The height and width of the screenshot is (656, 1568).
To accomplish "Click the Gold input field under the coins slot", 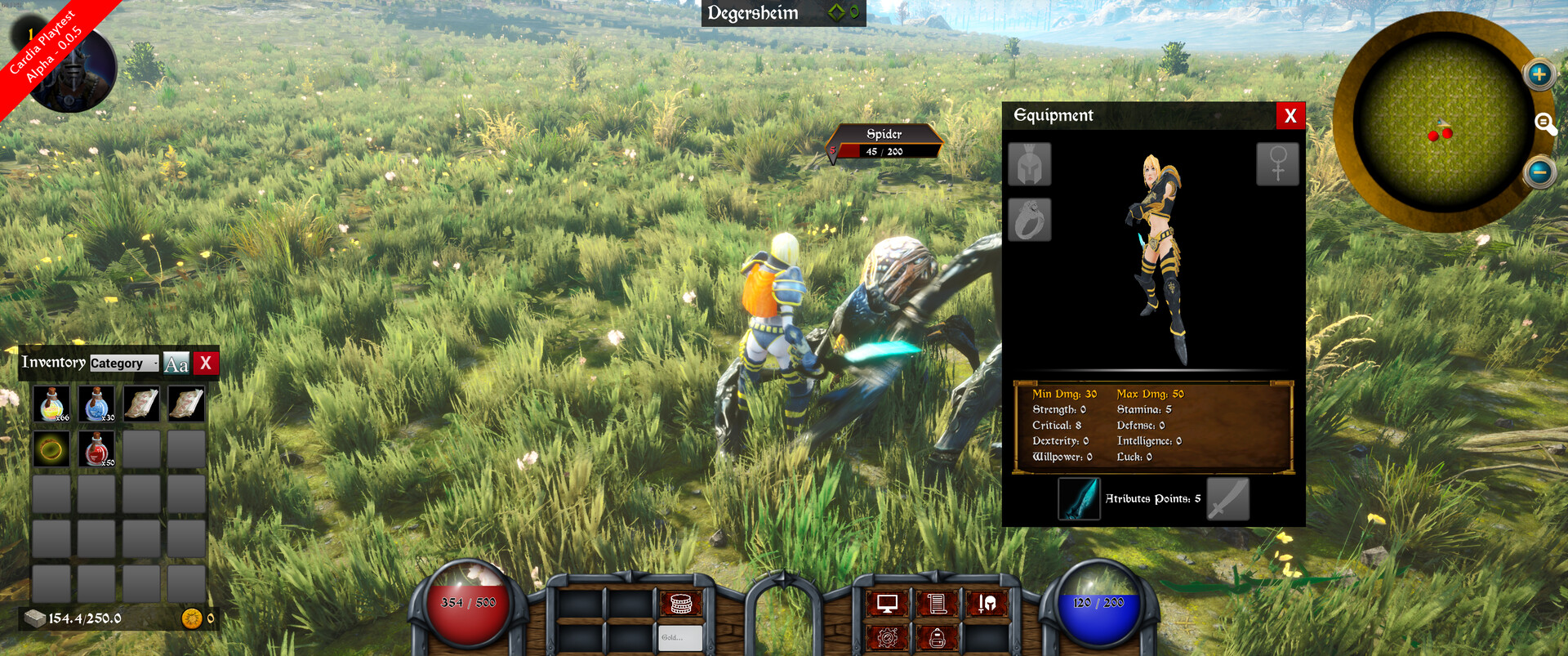I will (680, 638).
